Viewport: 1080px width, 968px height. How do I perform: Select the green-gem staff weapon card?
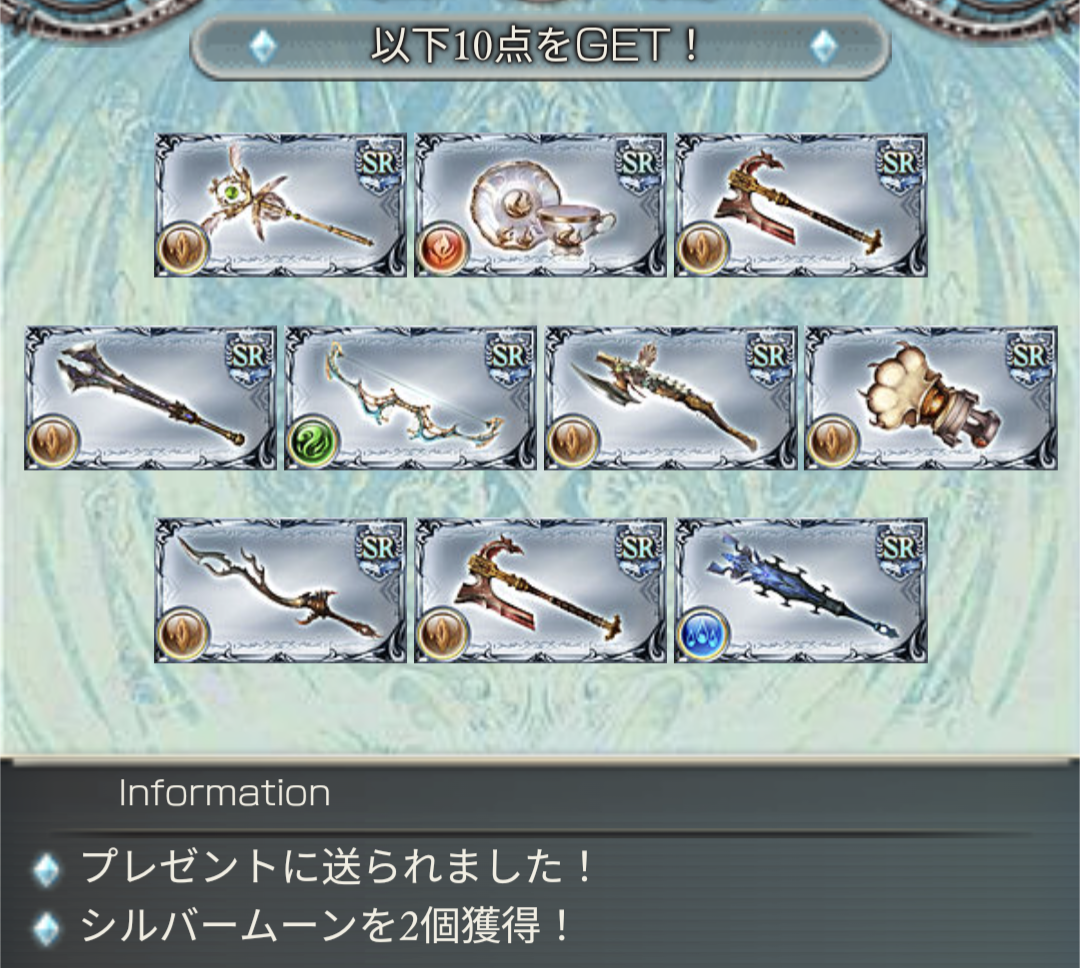[x=280, y=205]
